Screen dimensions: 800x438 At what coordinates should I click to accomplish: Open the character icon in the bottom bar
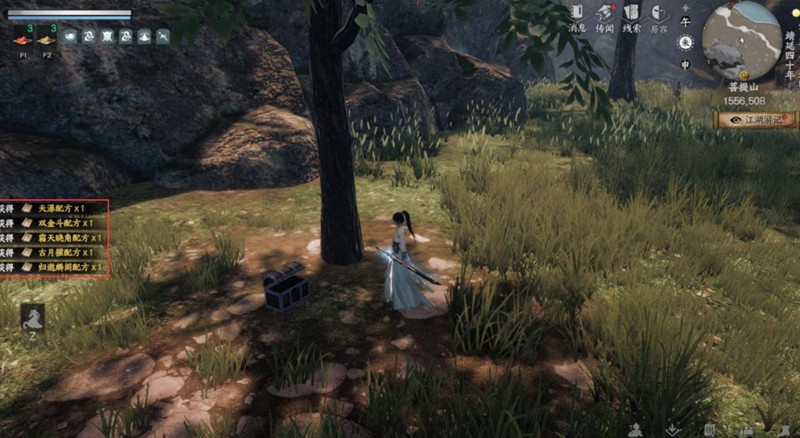tap(635, 429)
